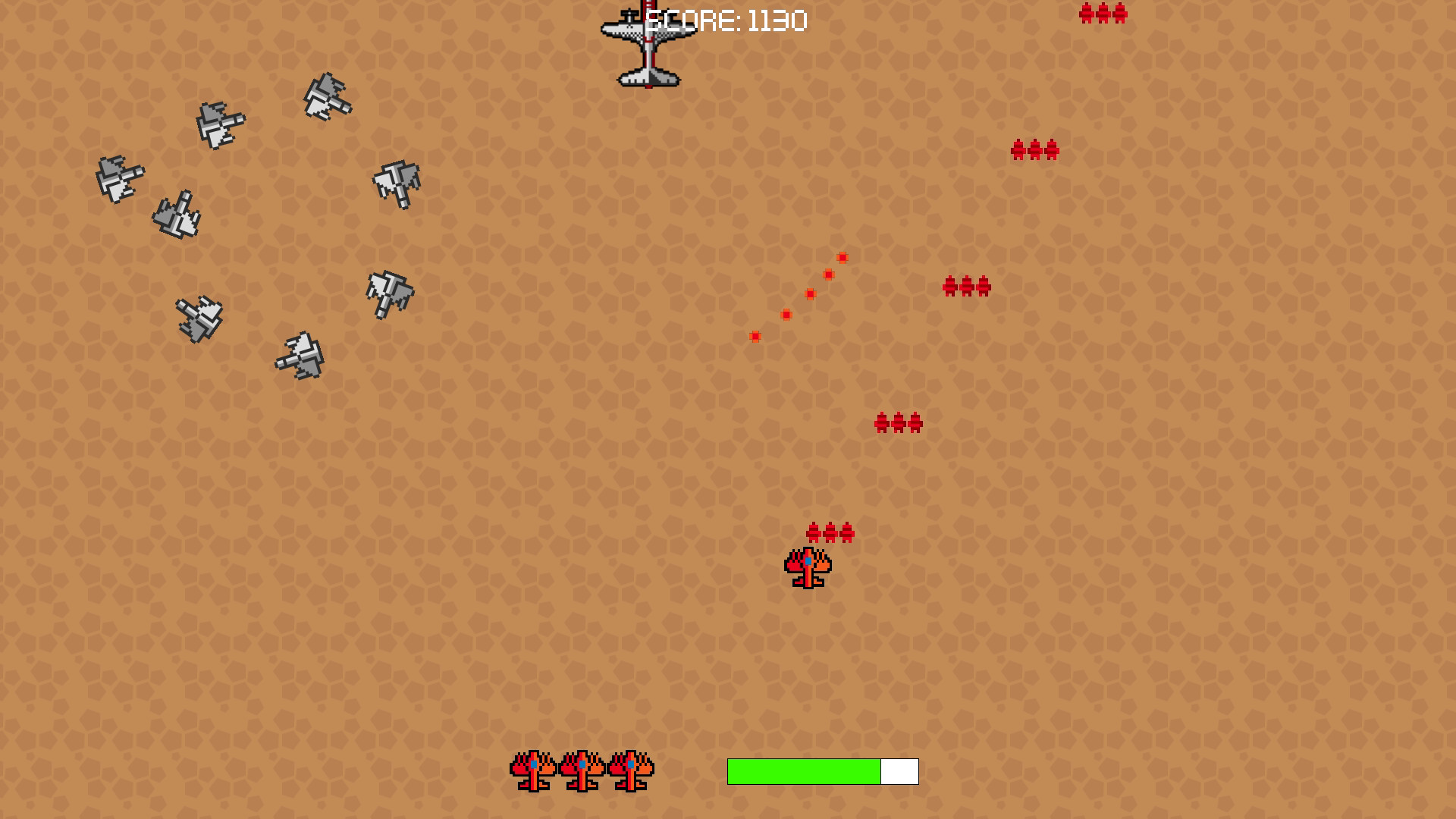Click the red enemy cluster in screen center-right

(965, 287)
